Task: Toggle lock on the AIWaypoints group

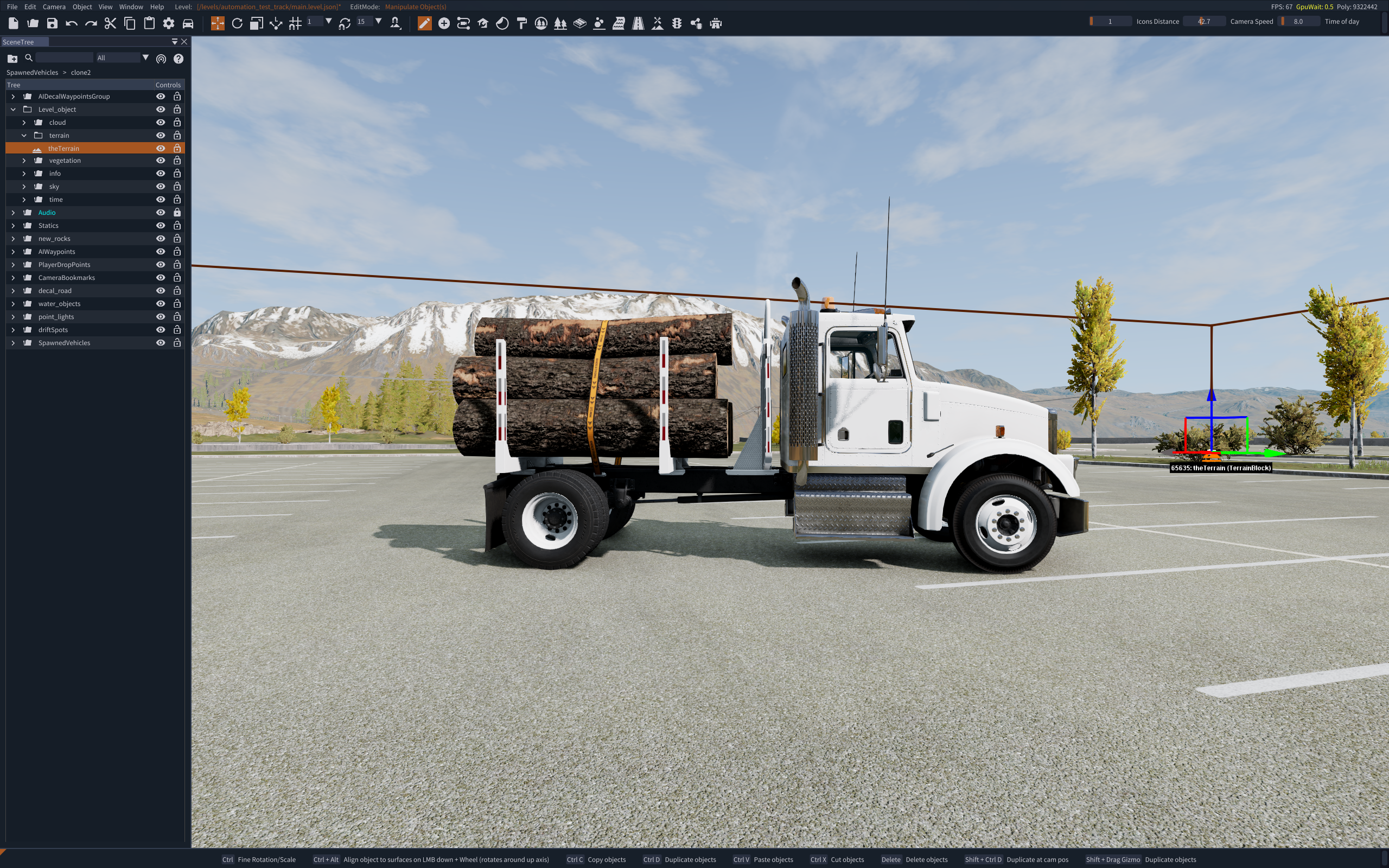Action: click(x=177, y=251)
